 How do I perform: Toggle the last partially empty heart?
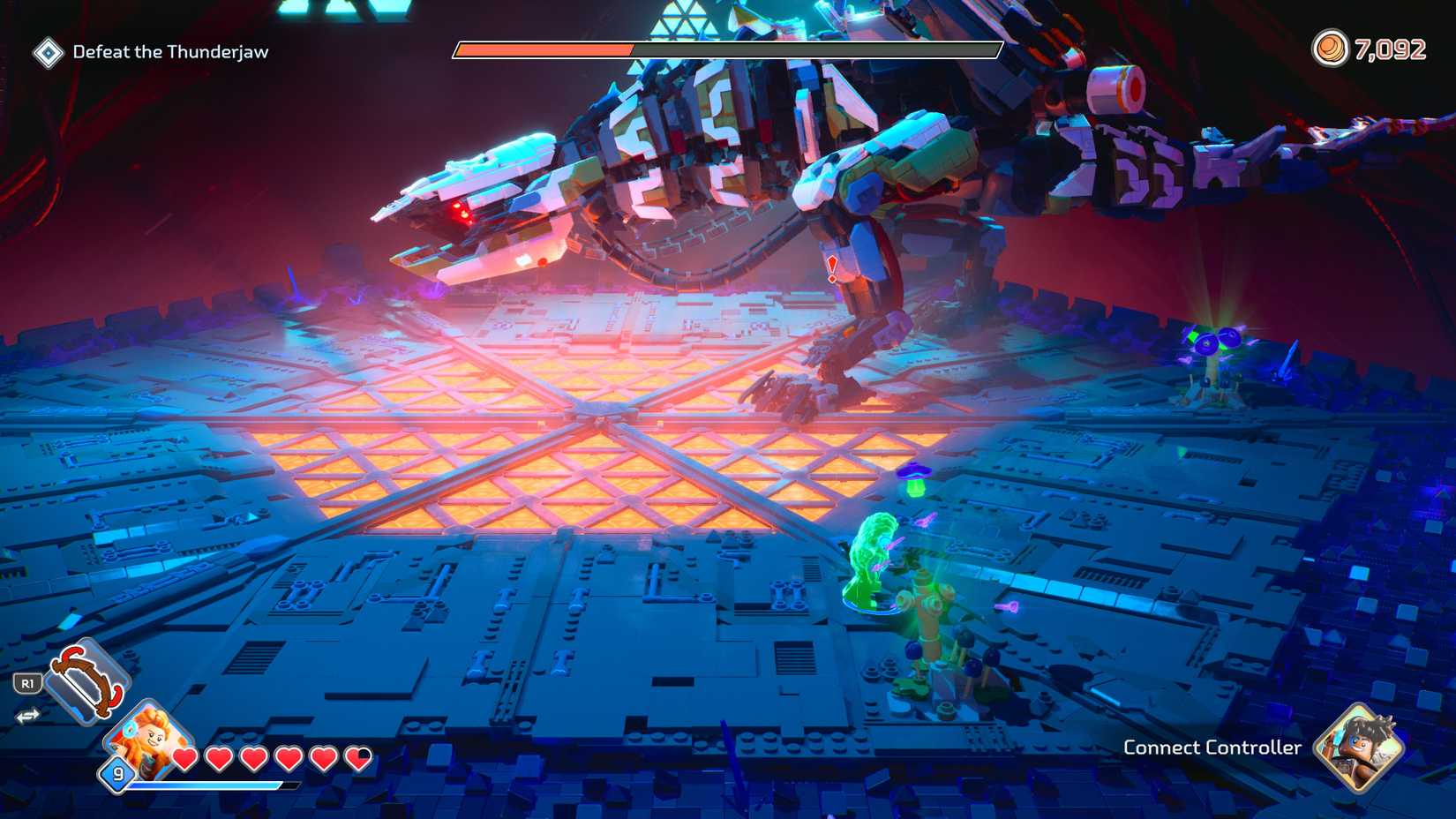(360, 758)
